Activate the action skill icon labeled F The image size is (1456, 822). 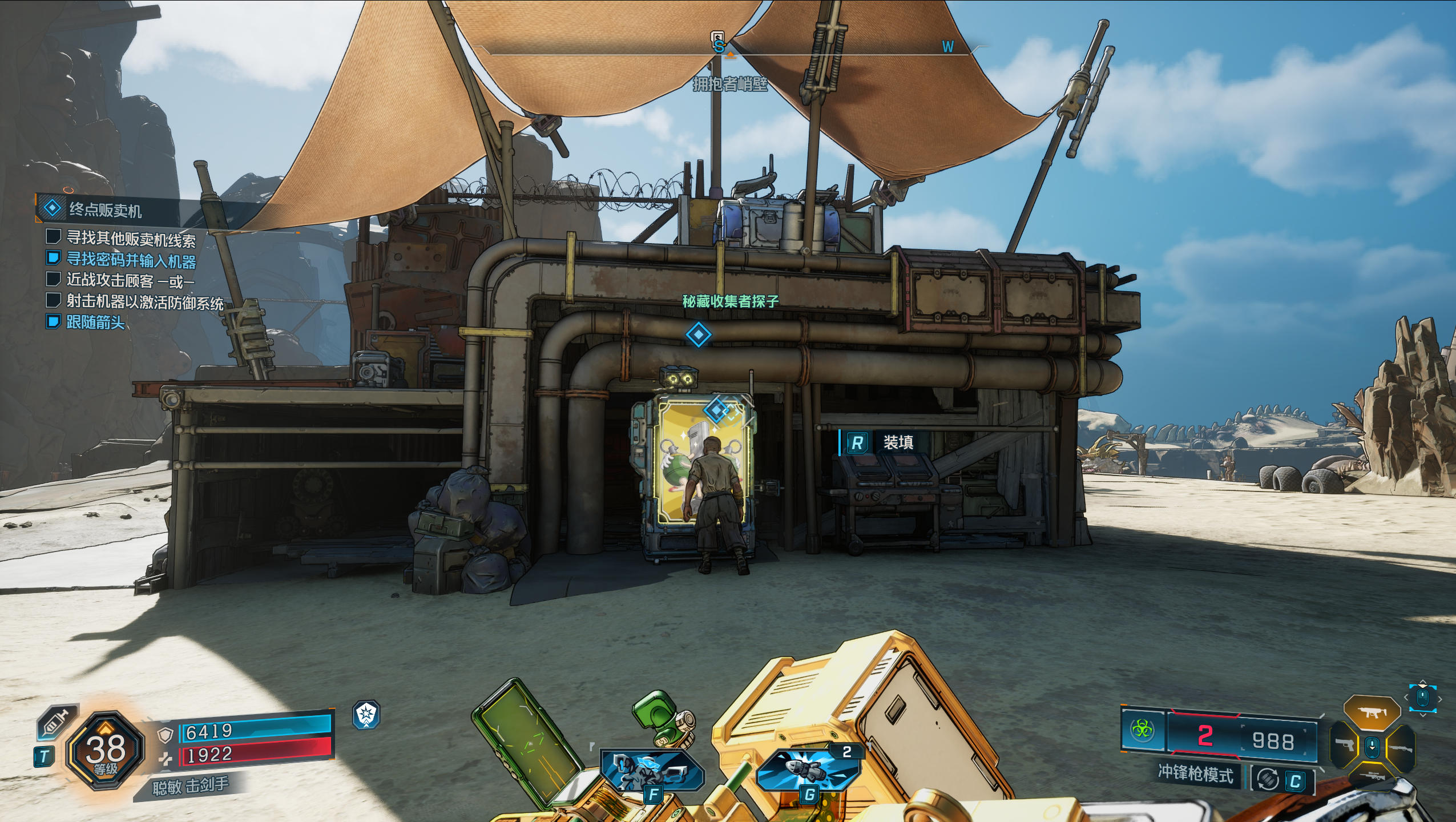pyautogui.click(x=652, y=772)
